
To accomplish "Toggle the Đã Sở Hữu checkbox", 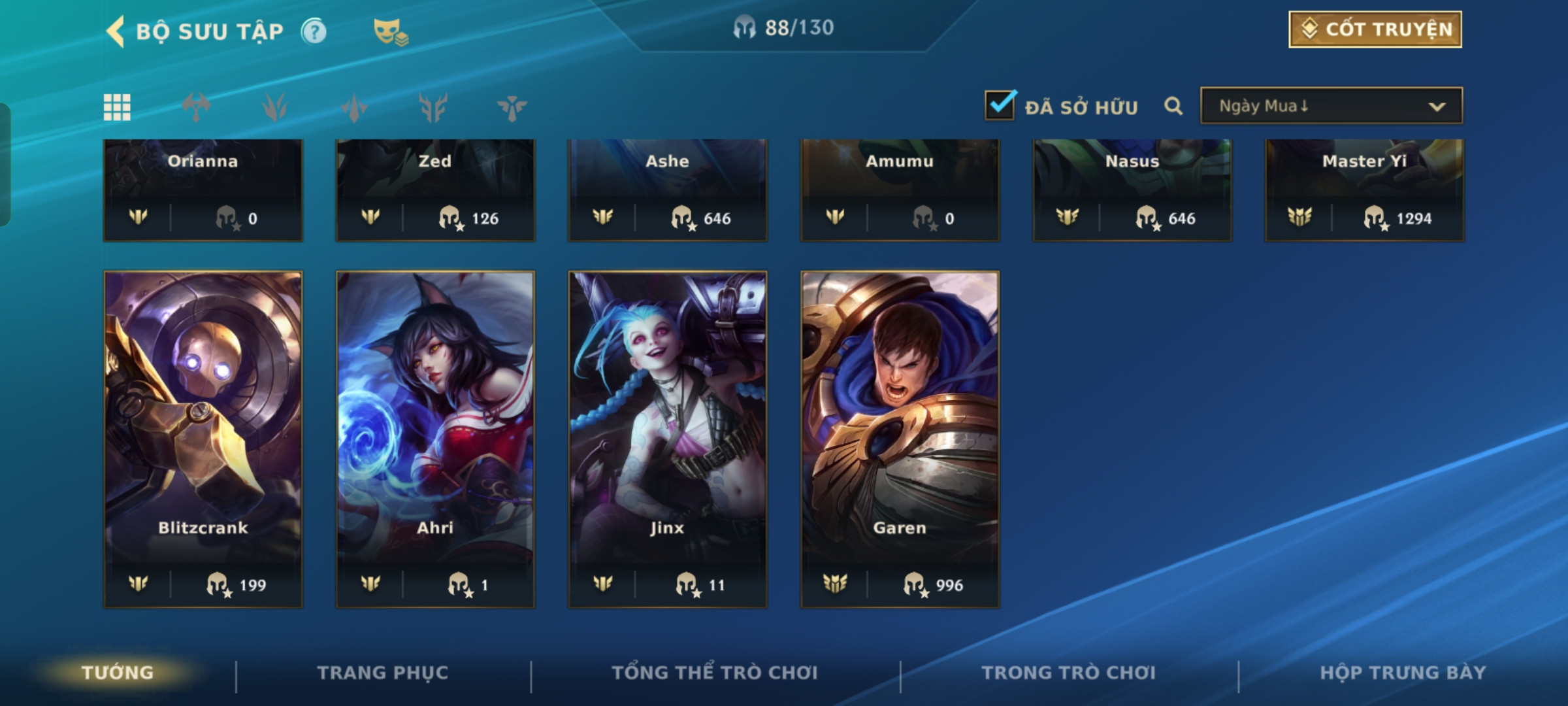I will coord(1000,105).
